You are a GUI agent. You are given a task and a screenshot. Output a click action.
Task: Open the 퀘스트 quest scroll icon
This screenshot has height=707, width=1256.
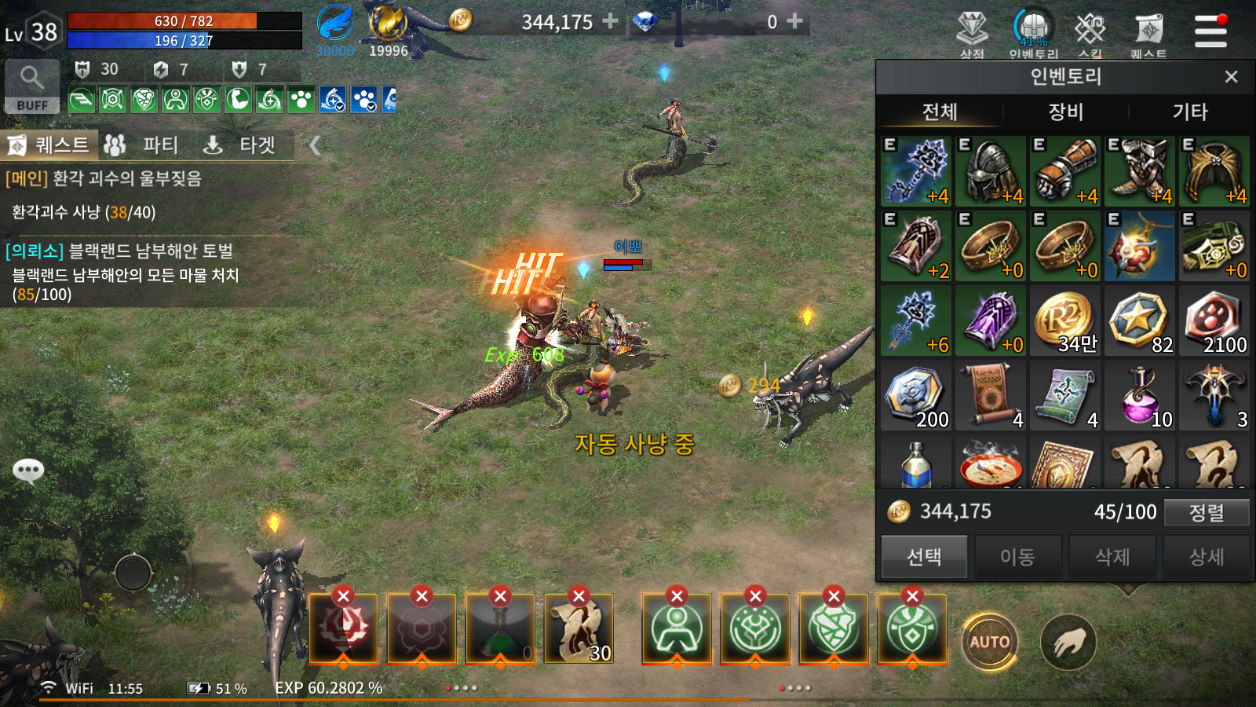coord(1148,35)
